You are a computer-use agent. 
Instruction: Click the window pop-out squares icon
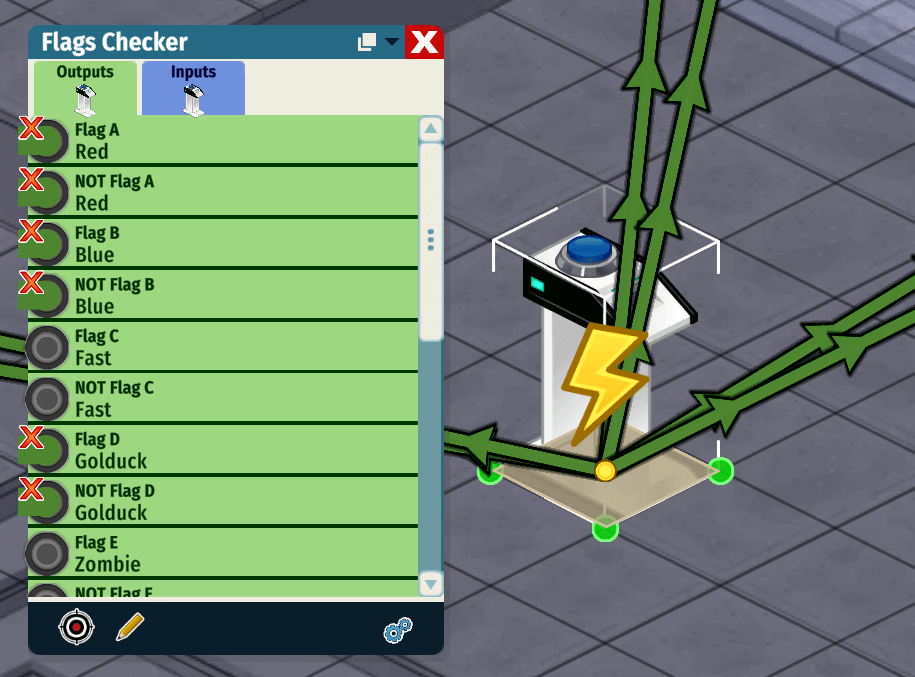(x=367, y=42)
